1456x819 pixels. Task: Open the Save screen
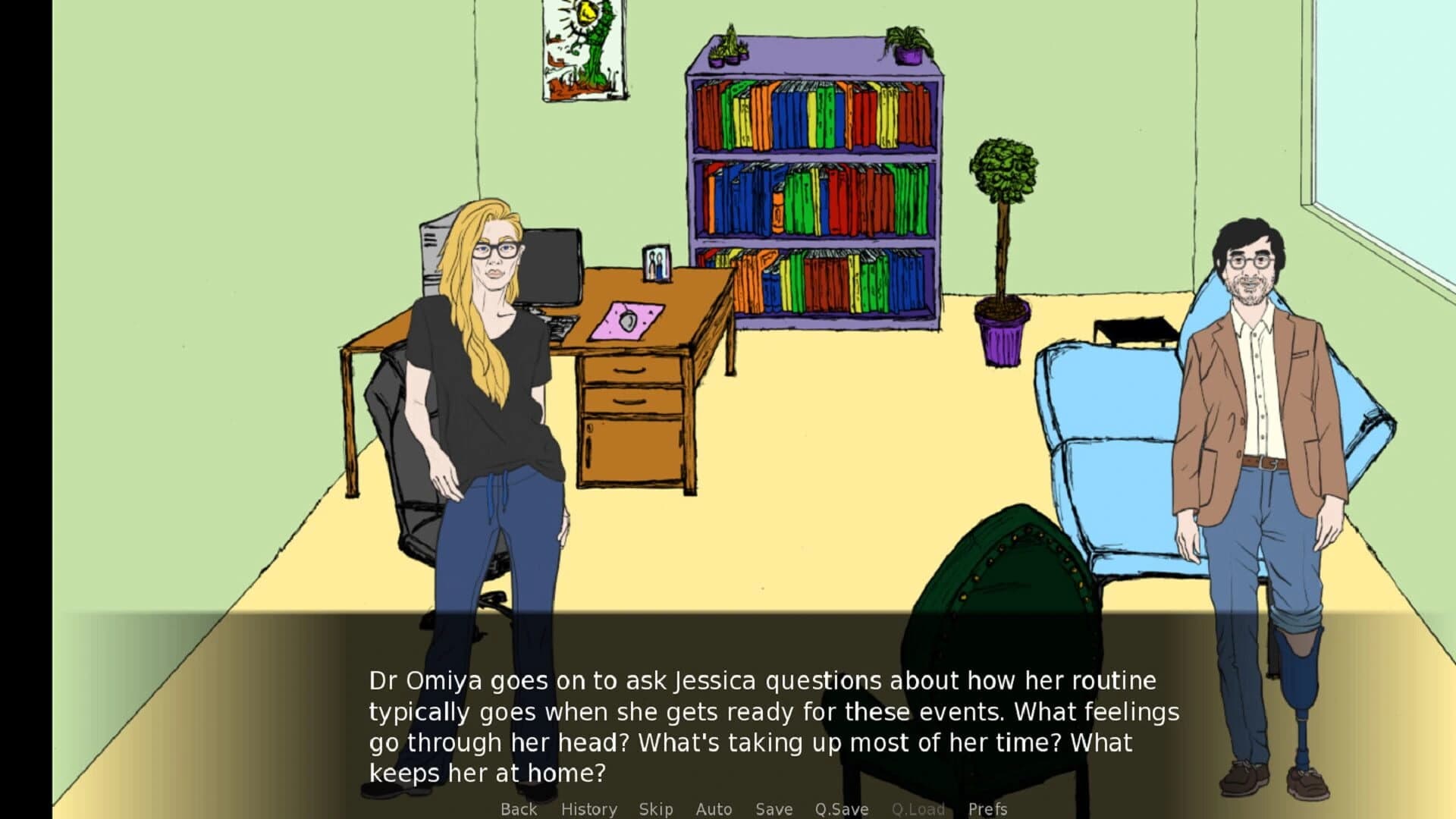tap(773, 809)
